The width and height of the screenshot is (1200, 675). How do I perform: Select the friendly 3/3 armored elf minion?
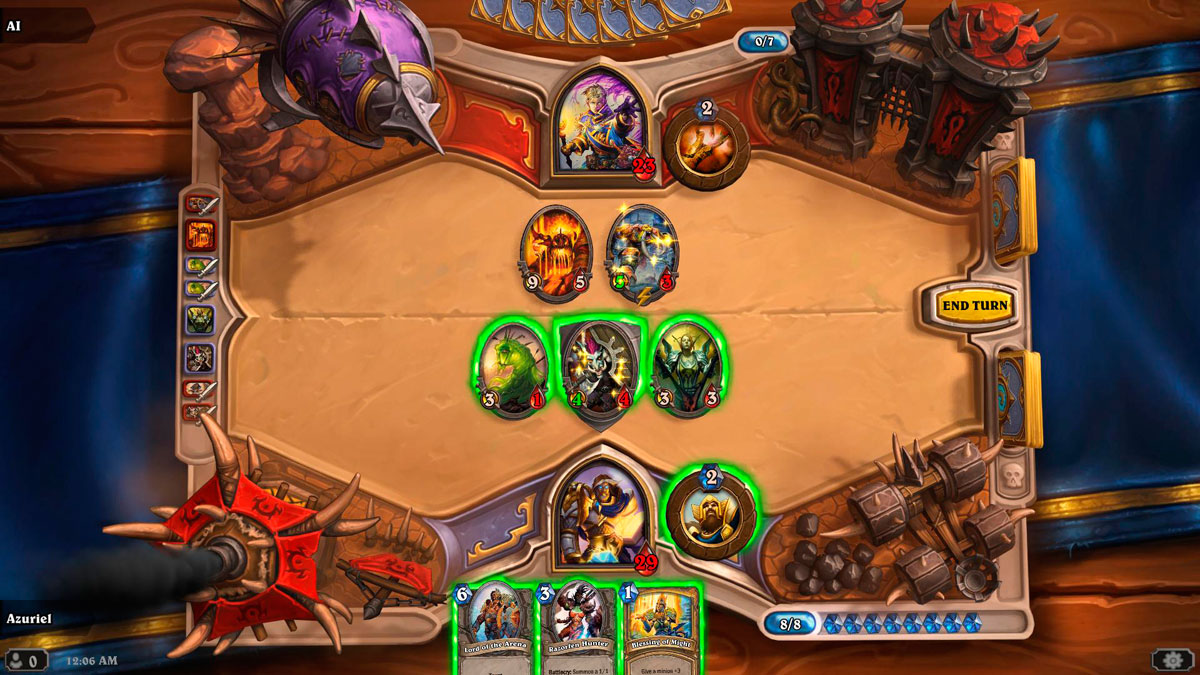point(687,368)
